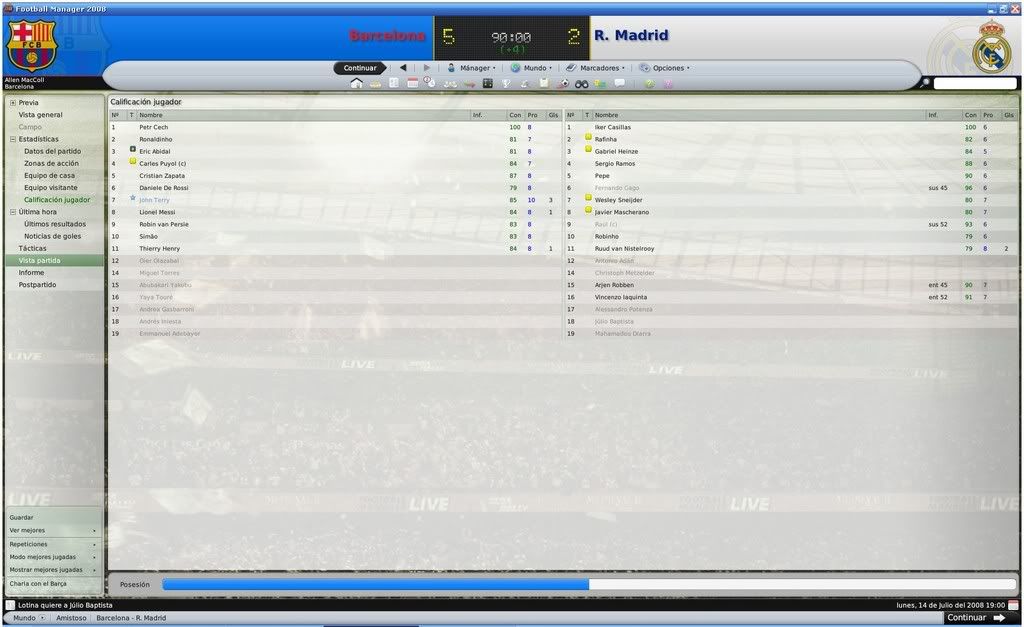Image resolution: width=1024 pixels, height=627 pixels.
Task: Close the Football Manager window
Action: [1015, 8]
